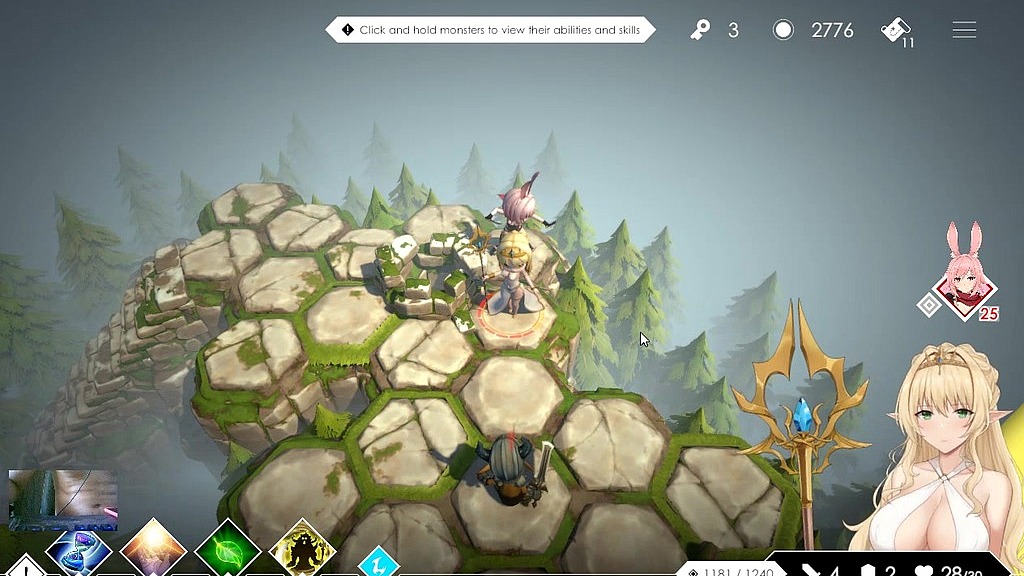Image resolution: width=1024 pixels, height=576 pixels.
Task: Click the small cyan diamond icon
Action: [379, 563]
